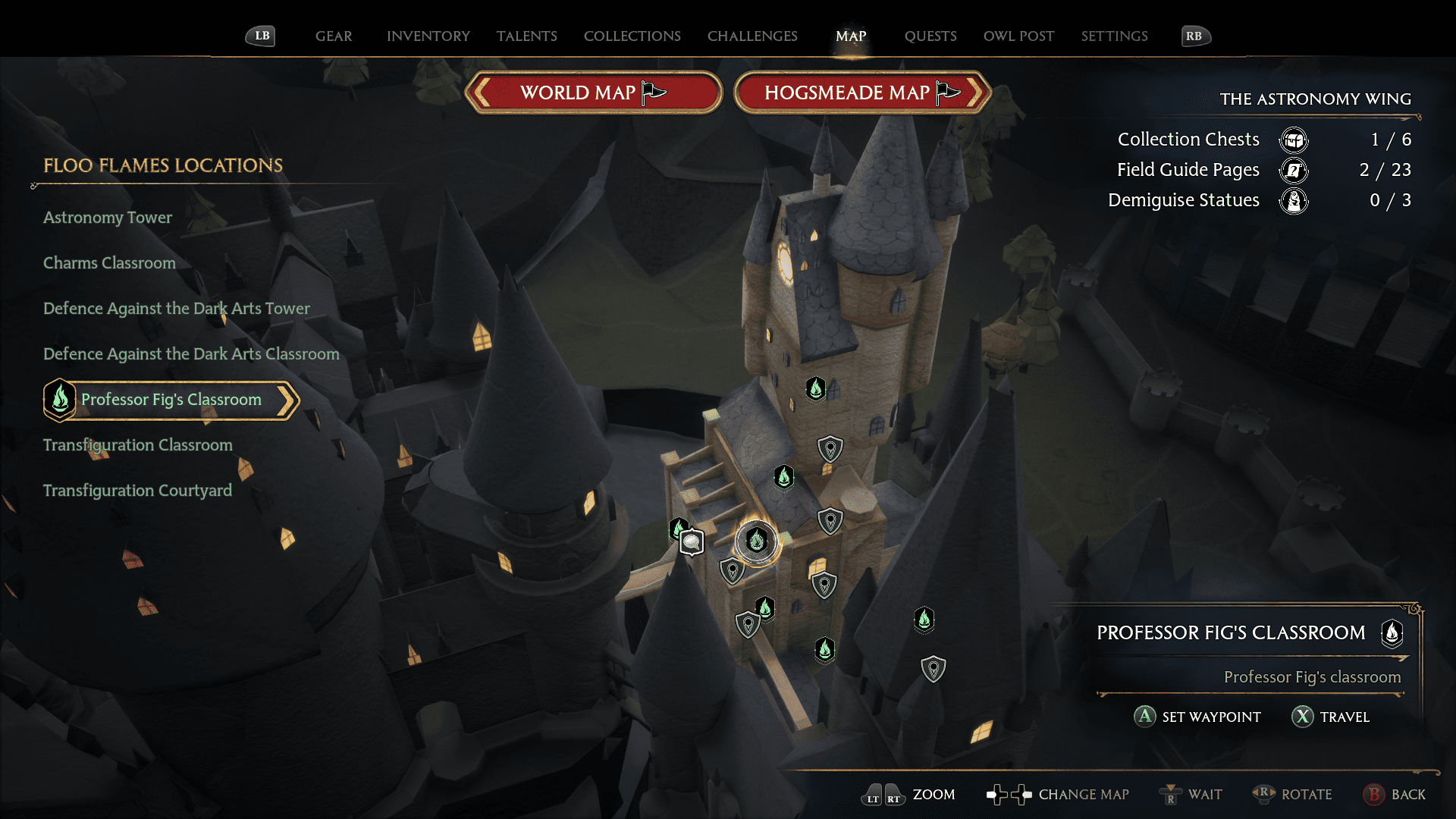Click the Collection Chests icon in Astronomy Wing stats
Image resolution: width=1456 pixels, height=819 pixels.
point(1294,140)
